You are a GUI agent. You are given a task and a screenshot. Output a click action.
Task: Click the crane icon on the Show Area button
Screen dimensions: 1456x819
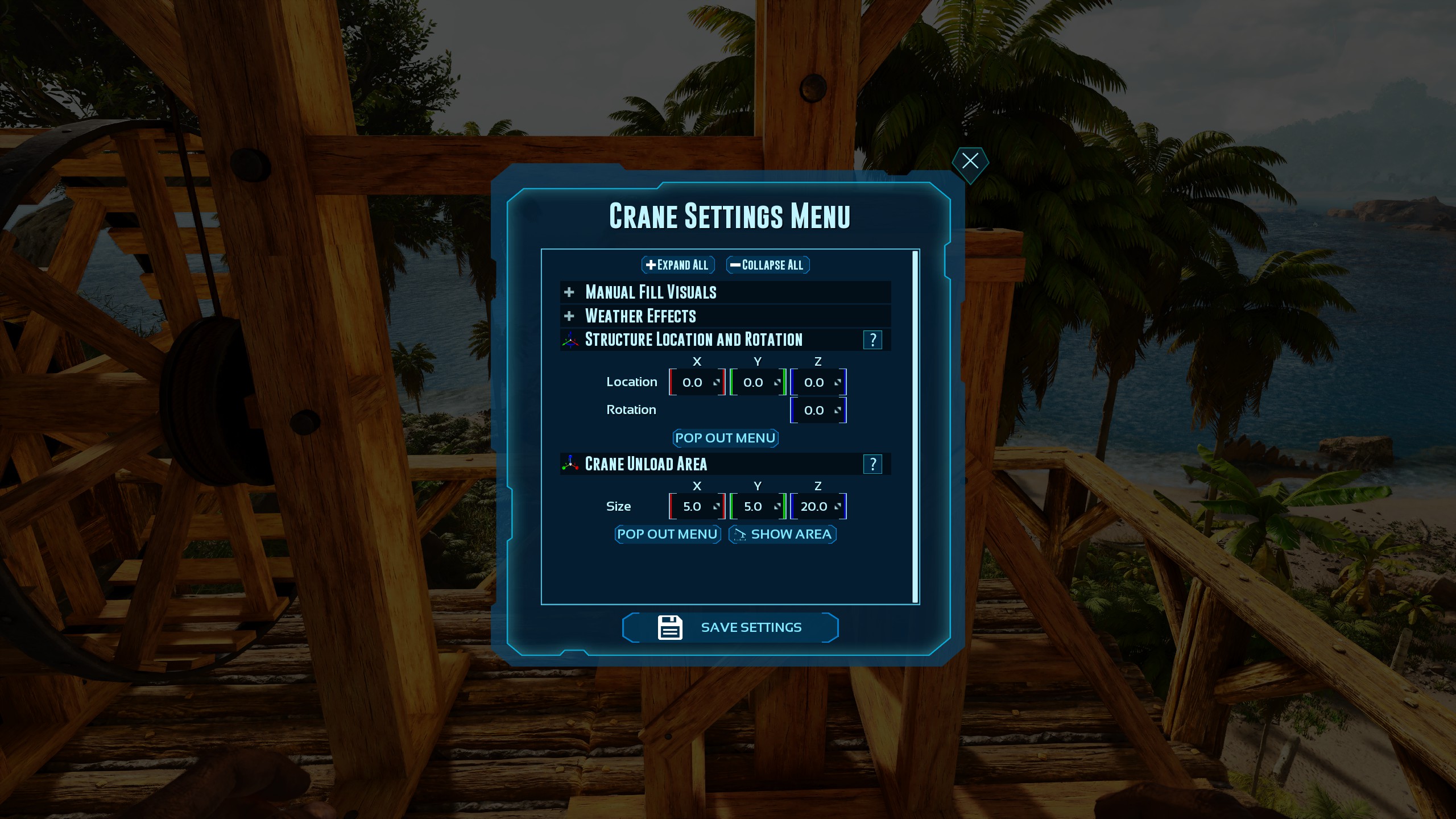tap(740, 535)
